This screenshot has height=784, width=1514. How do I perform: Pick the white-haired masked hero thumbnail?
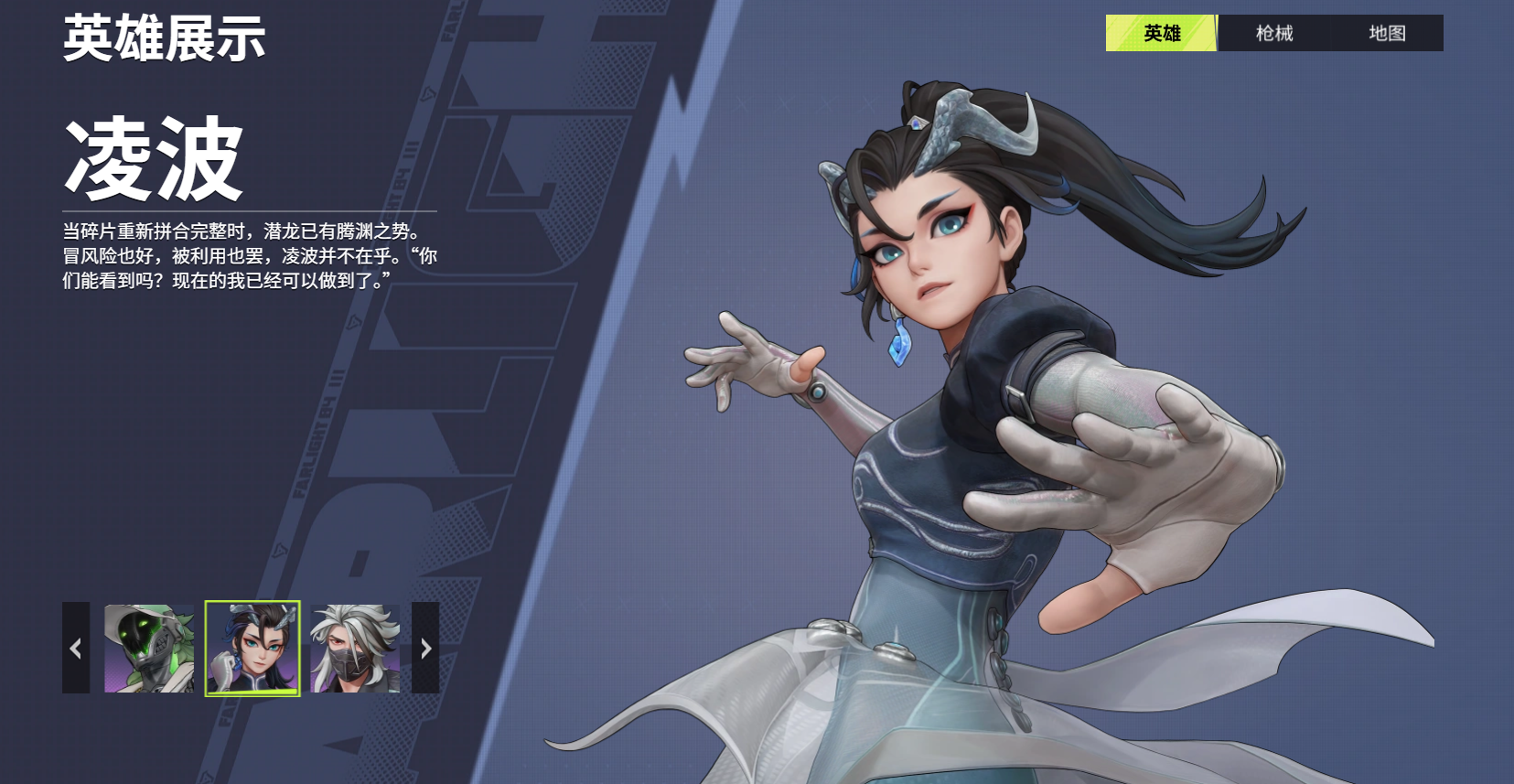(x=356, y=648)
